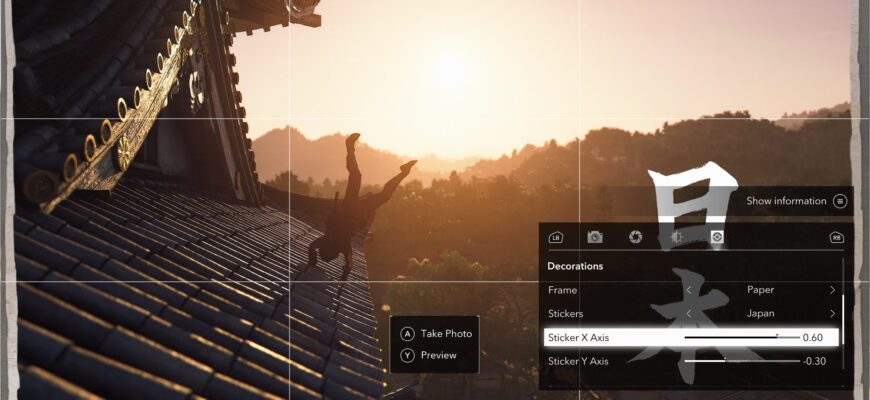This screenshot has width=870, height=400.
Task: Choose the next Frame after Paper
Action: [832, 290]
